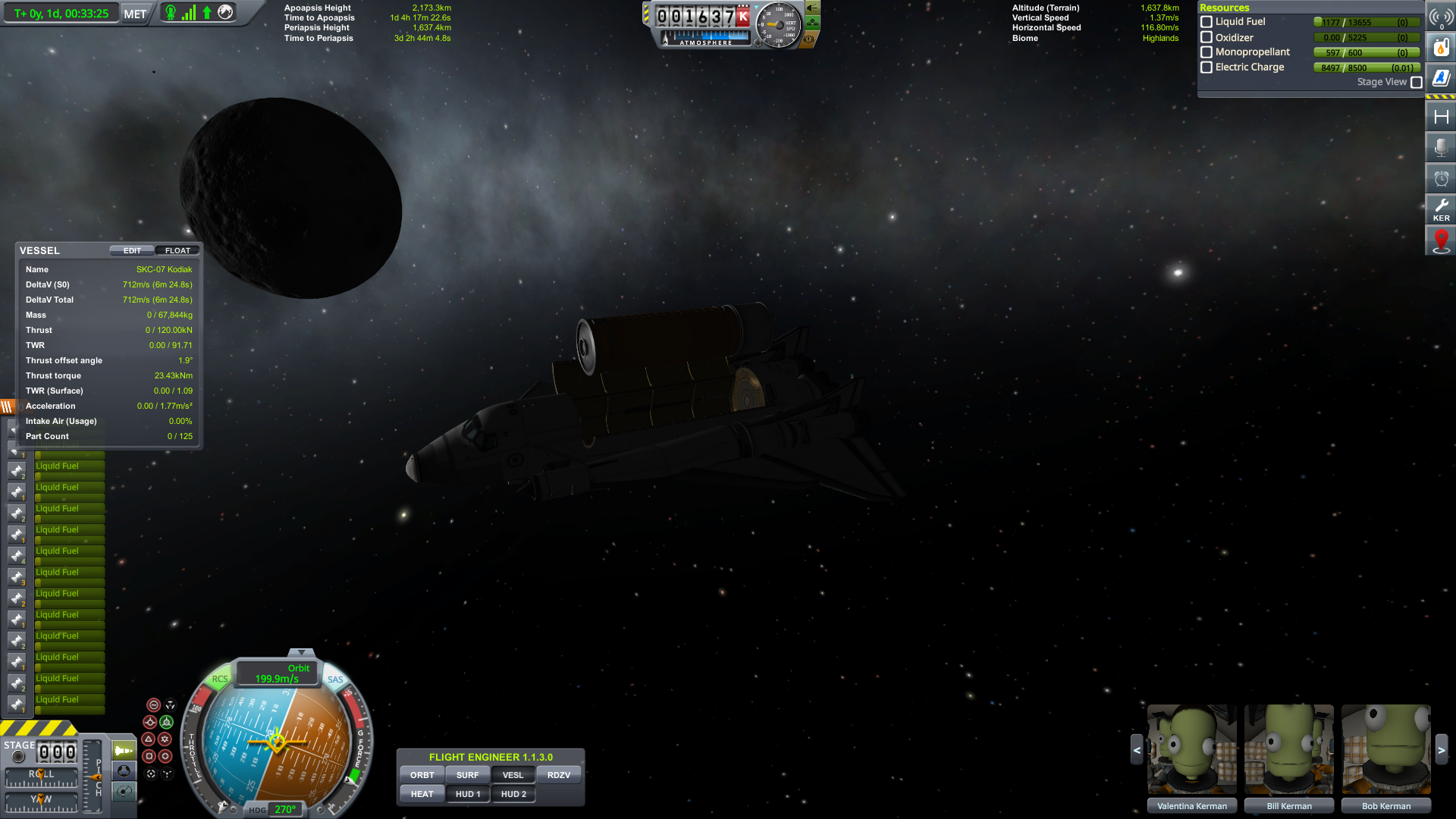
Task: Collapse the navball with its top arrow
Action: click(301, 652)
